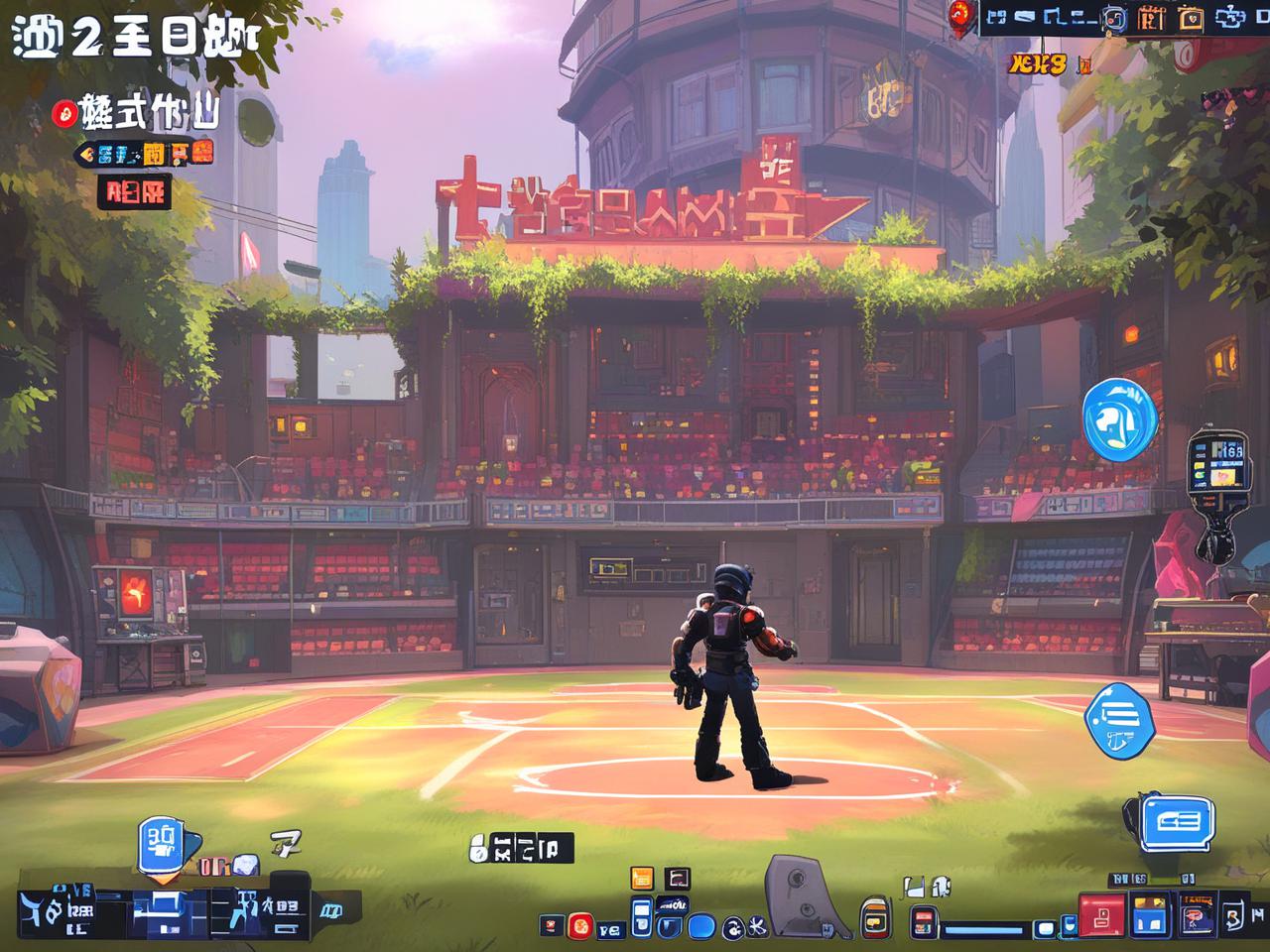This screenshot has height=952, width=1270.
Task: Select the orange square icon above bottom bar
Action: pos(643,878)
